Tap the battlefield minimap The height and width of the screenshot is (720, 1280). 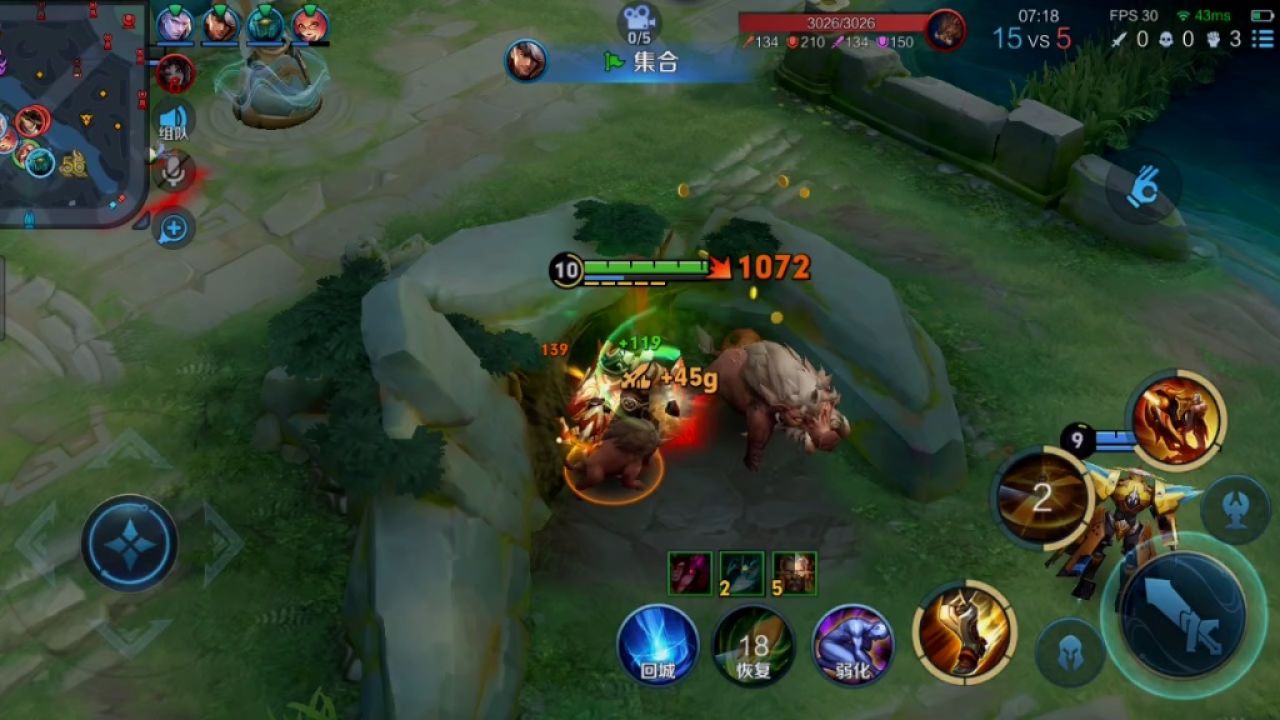pos(70,110)
